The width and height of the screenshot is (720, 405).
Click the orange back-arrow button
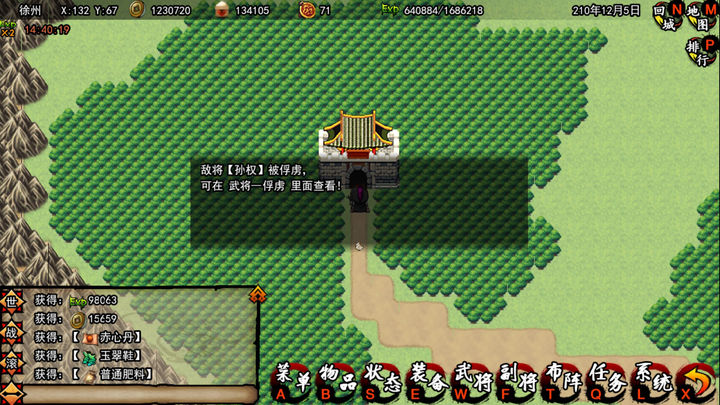(694, 380)
